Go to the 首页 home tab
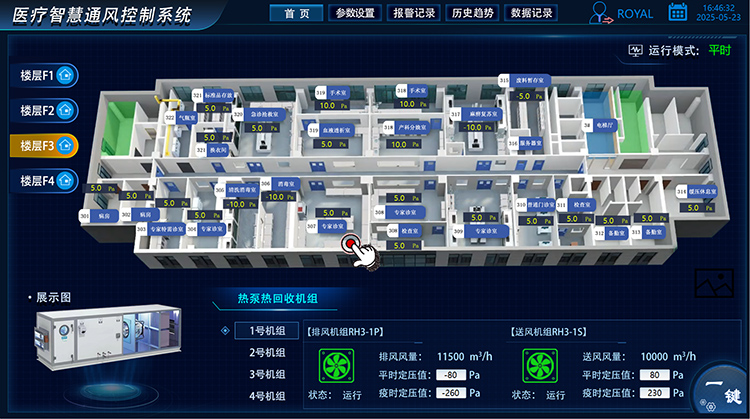 tap(297, 14)
